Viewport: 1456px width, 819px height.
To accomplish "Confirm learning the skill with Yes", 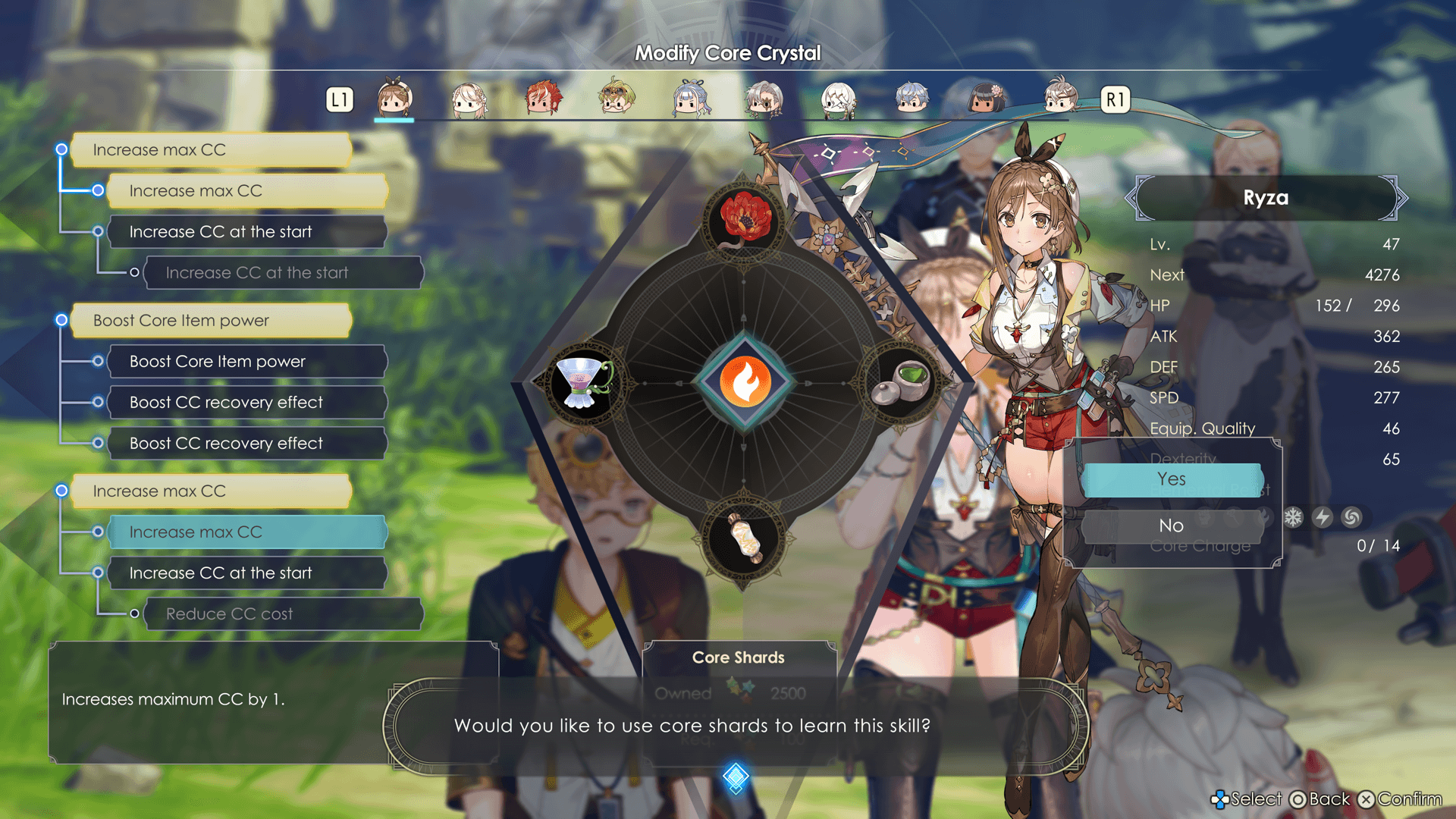I will (1172, 480).
